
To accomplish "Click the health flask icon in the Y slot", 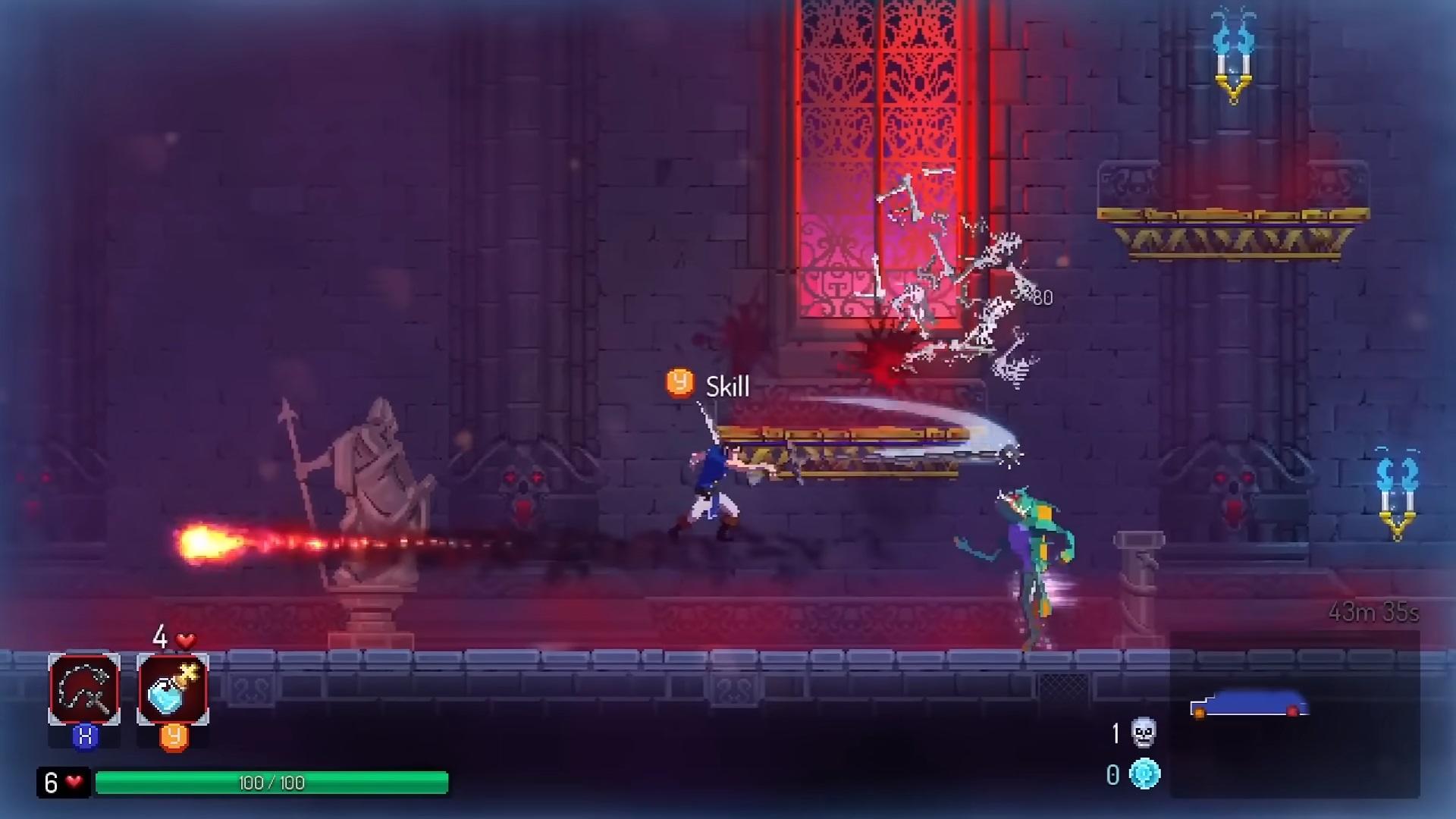I will (x=173, y=689).
